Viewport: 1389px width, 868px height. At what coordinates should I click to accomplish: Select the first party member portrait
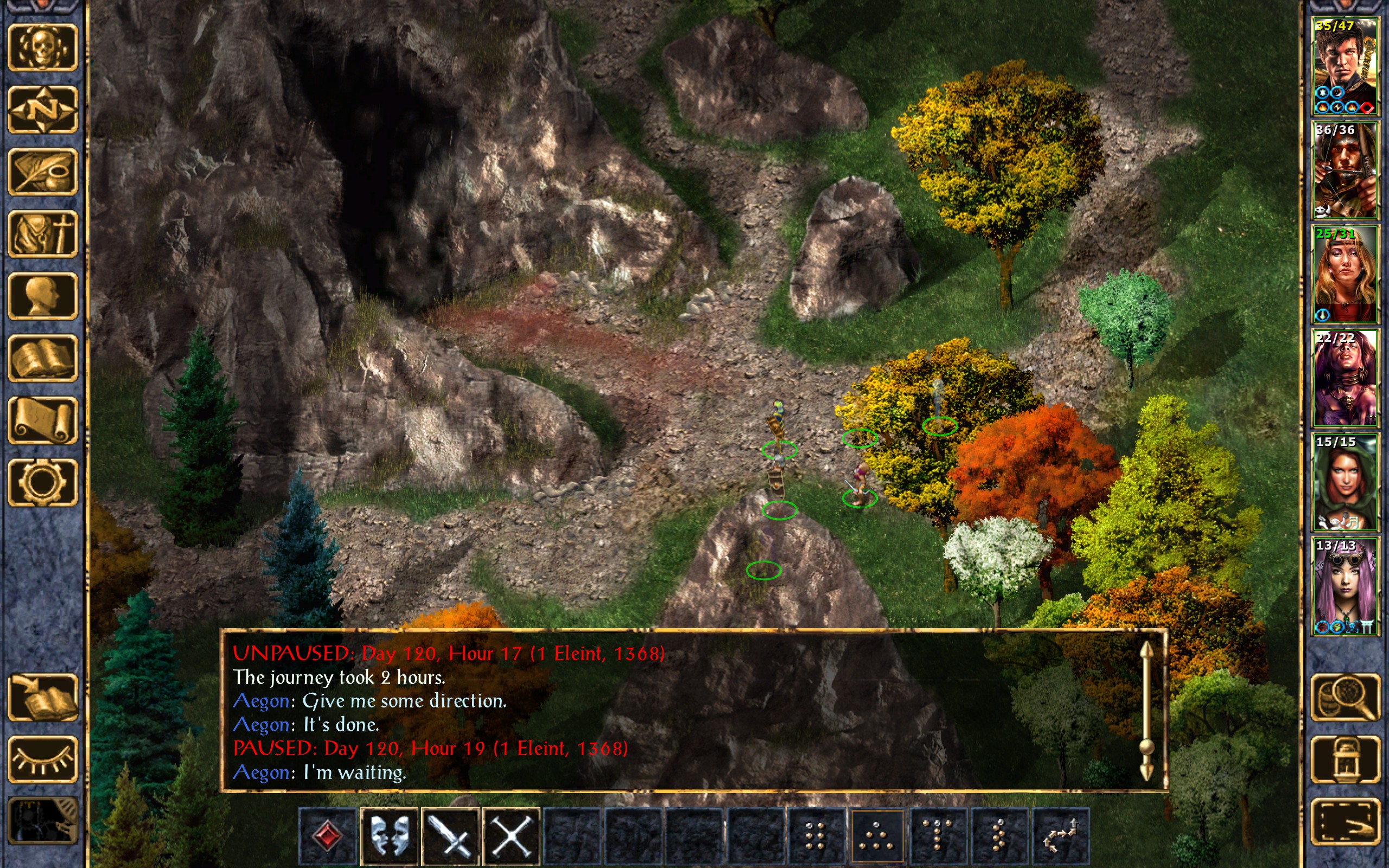1344,67
